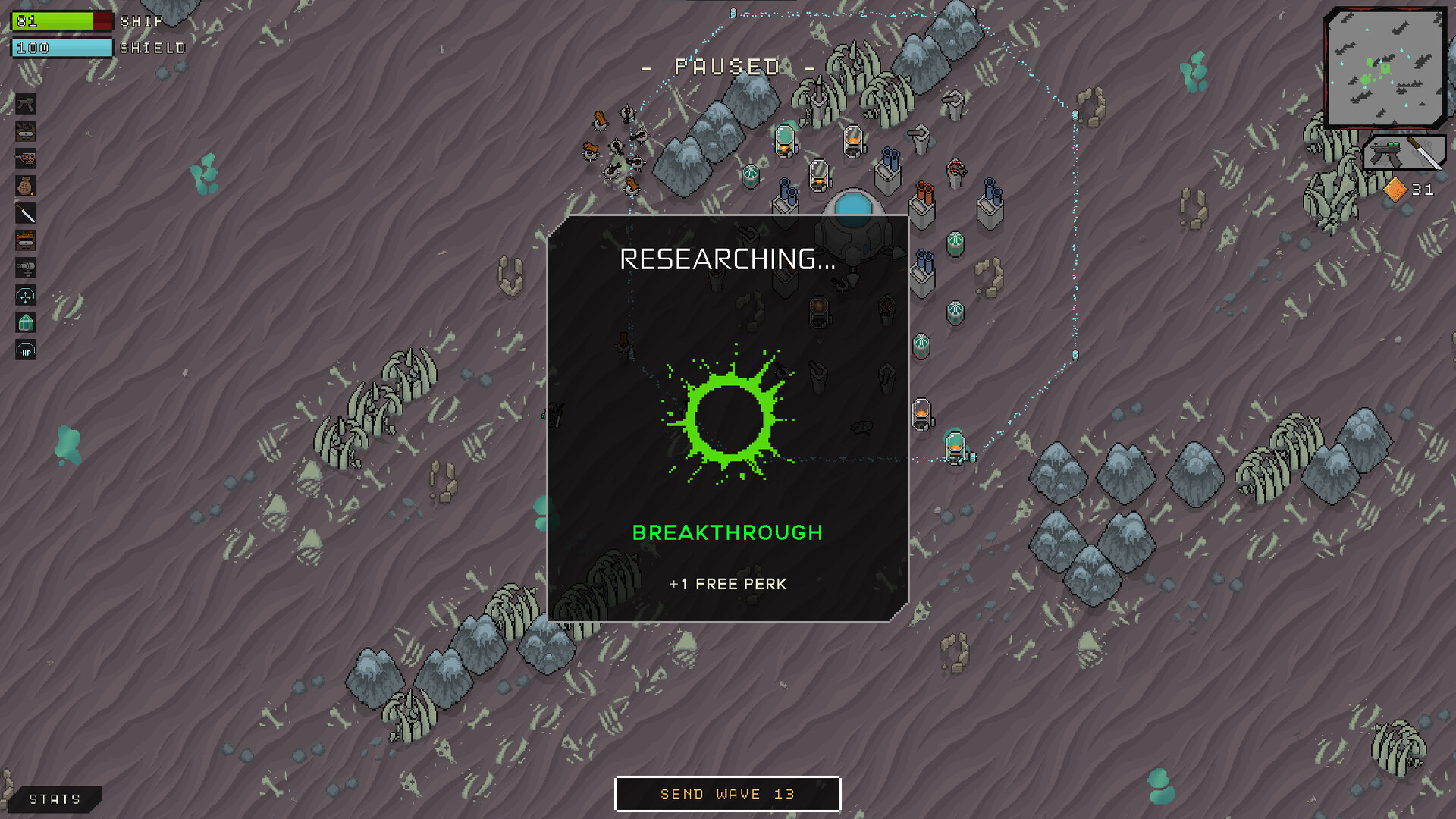Select the teleport arrows icon
Viewport: 1456px width, 819px height.
[26, 296]
